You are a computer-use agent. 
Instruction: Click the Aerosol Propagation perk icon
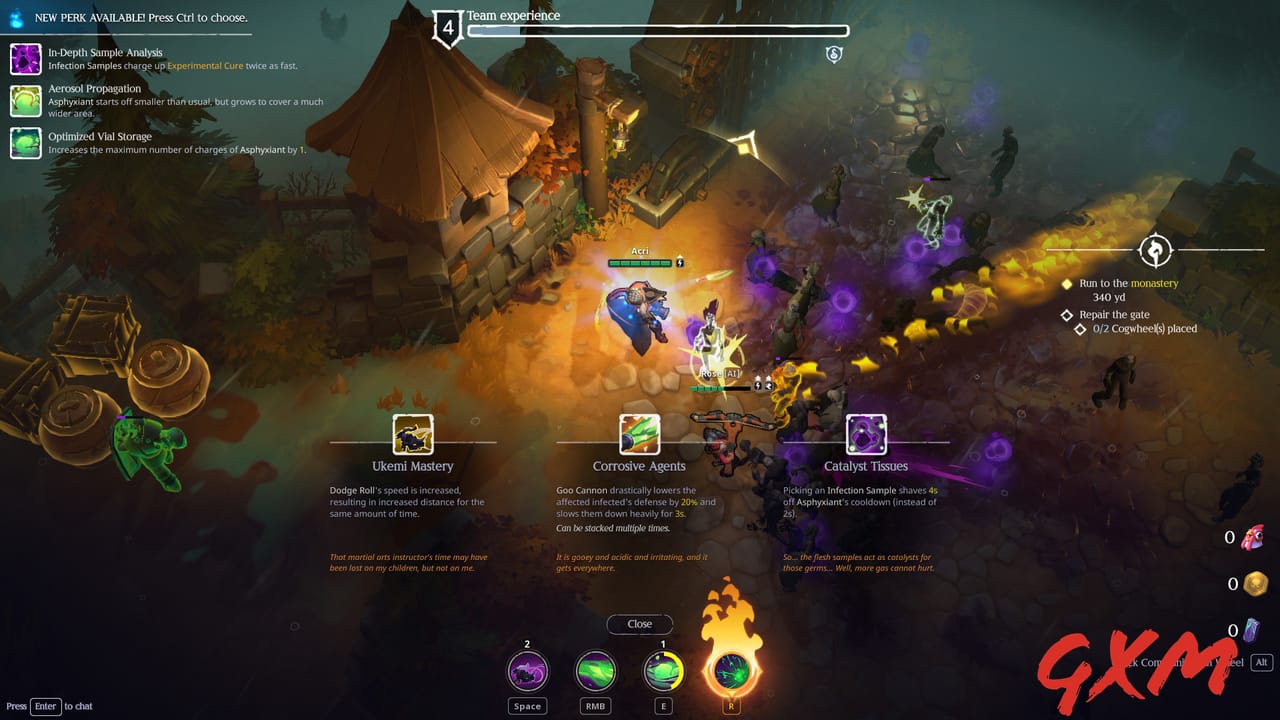[x=25, y=100]
